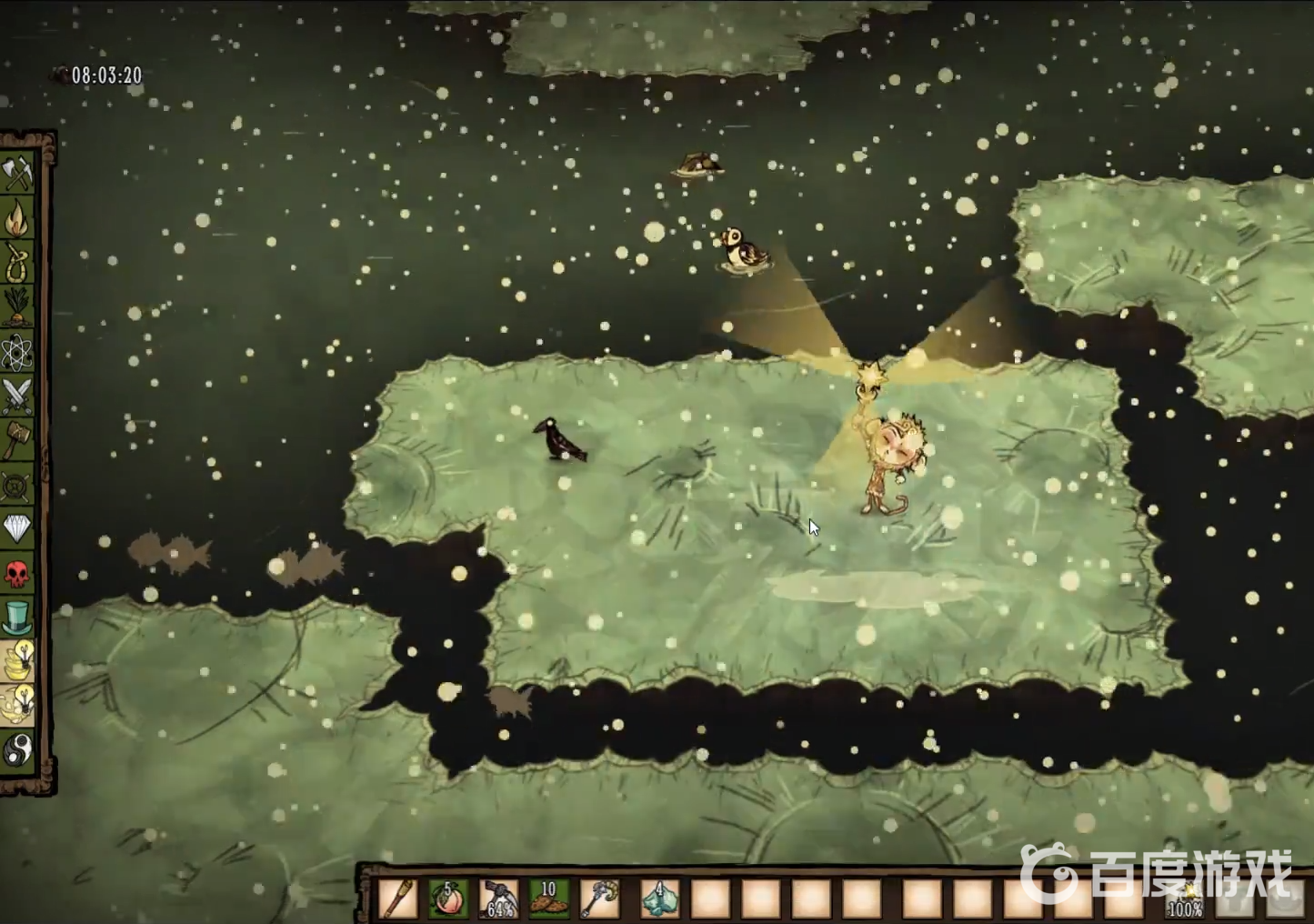Select the rope knot survival tab
The height and width of the screenshot is (924, 1314).
(x=17, y=262)
